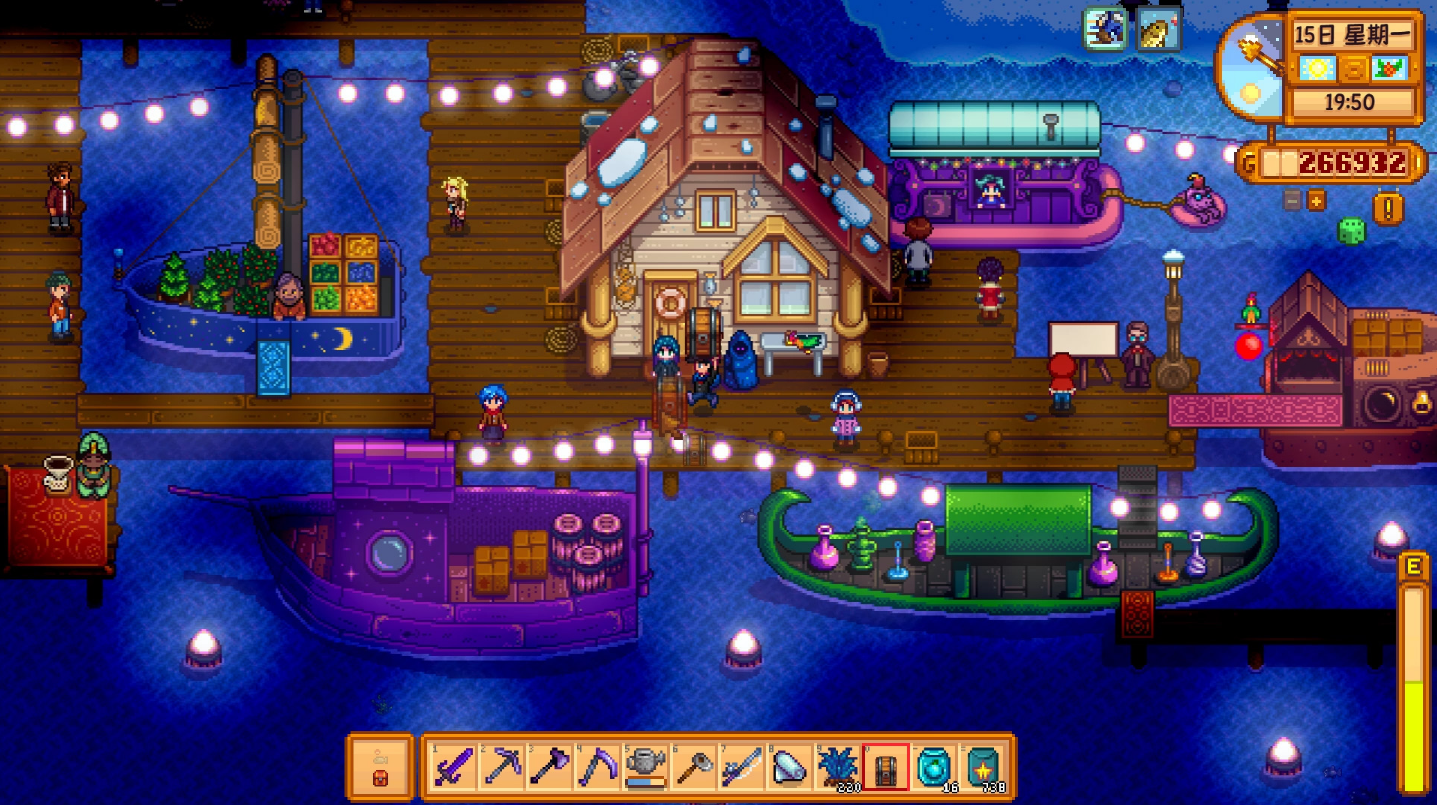Equip the scythe from the toolbar
The image size is (1437, 805).
click(597, 768)
